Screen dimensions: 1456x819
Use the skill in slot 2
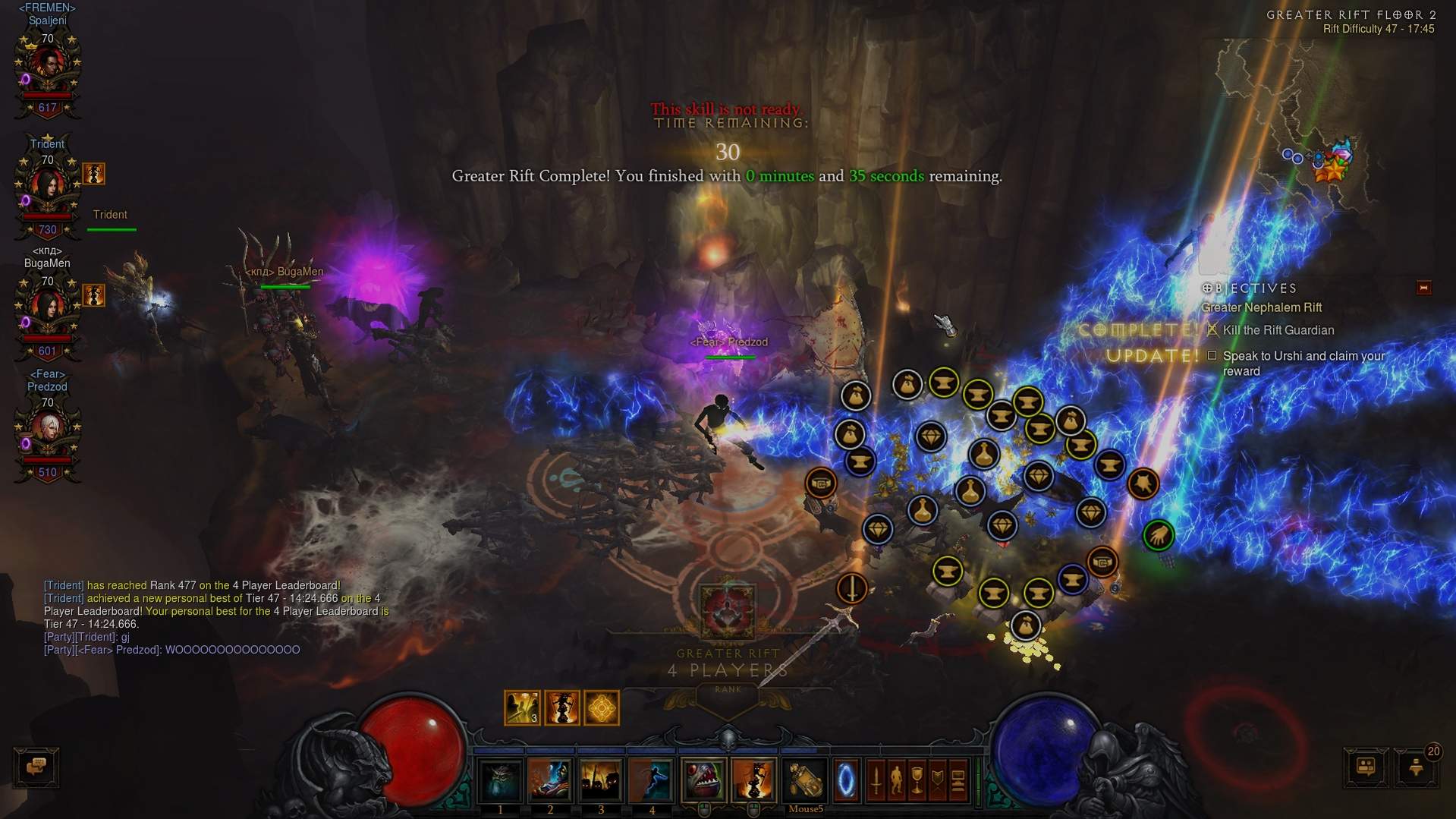click(550, 780)
